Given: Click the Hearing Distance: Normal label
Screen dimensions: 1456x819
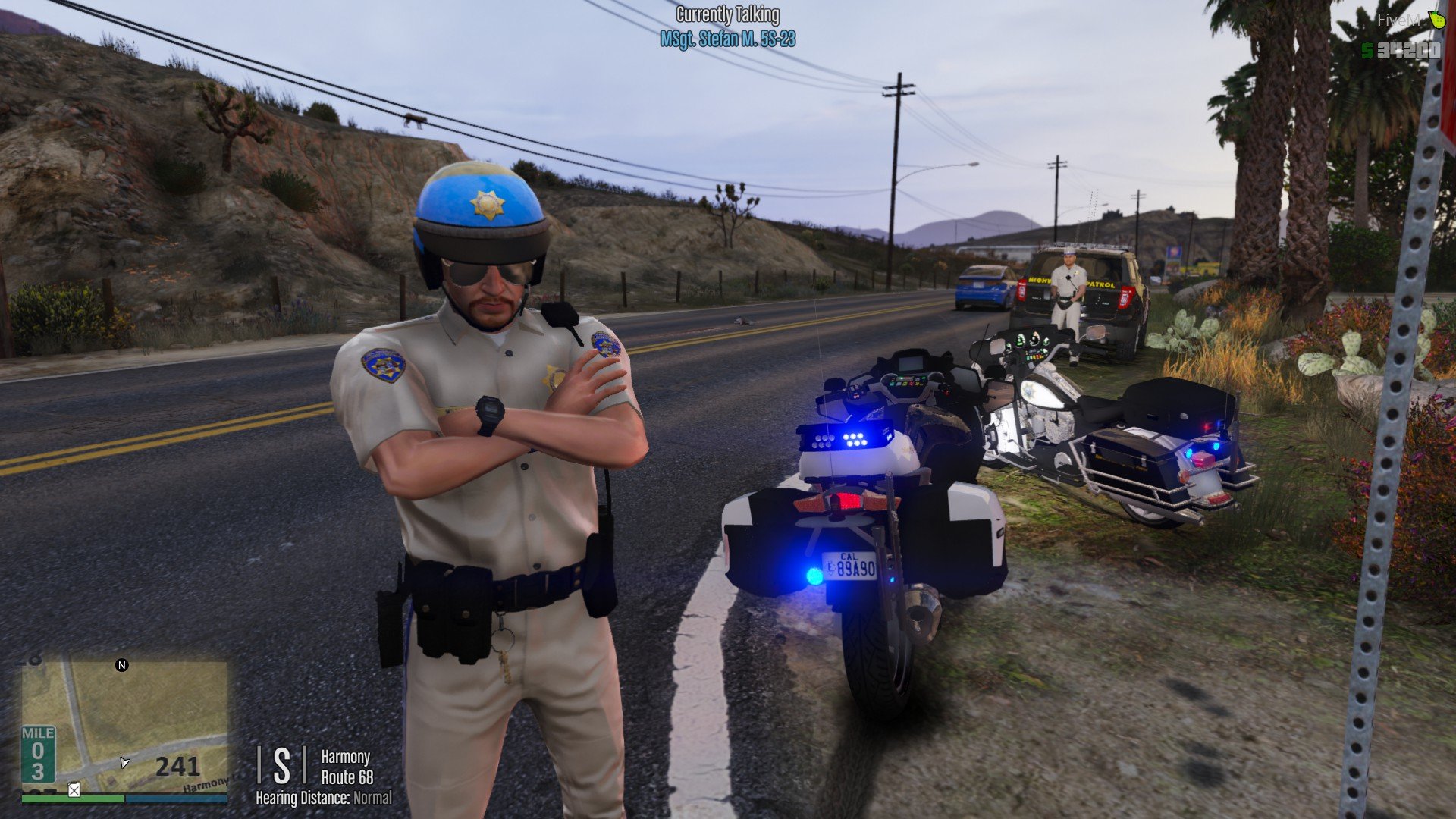Looking at the screenshot, I should tap(324, 798).
